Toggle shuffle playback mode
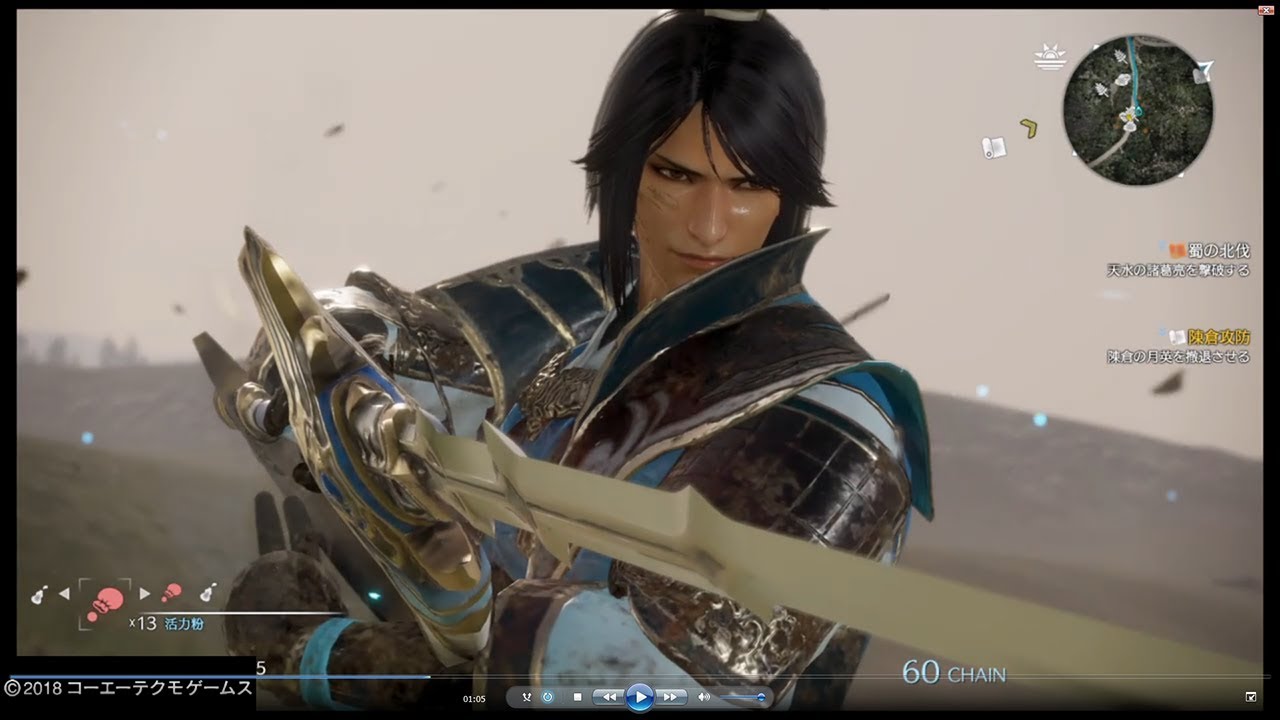This screenshot has height=720, width=1280. 526,697
